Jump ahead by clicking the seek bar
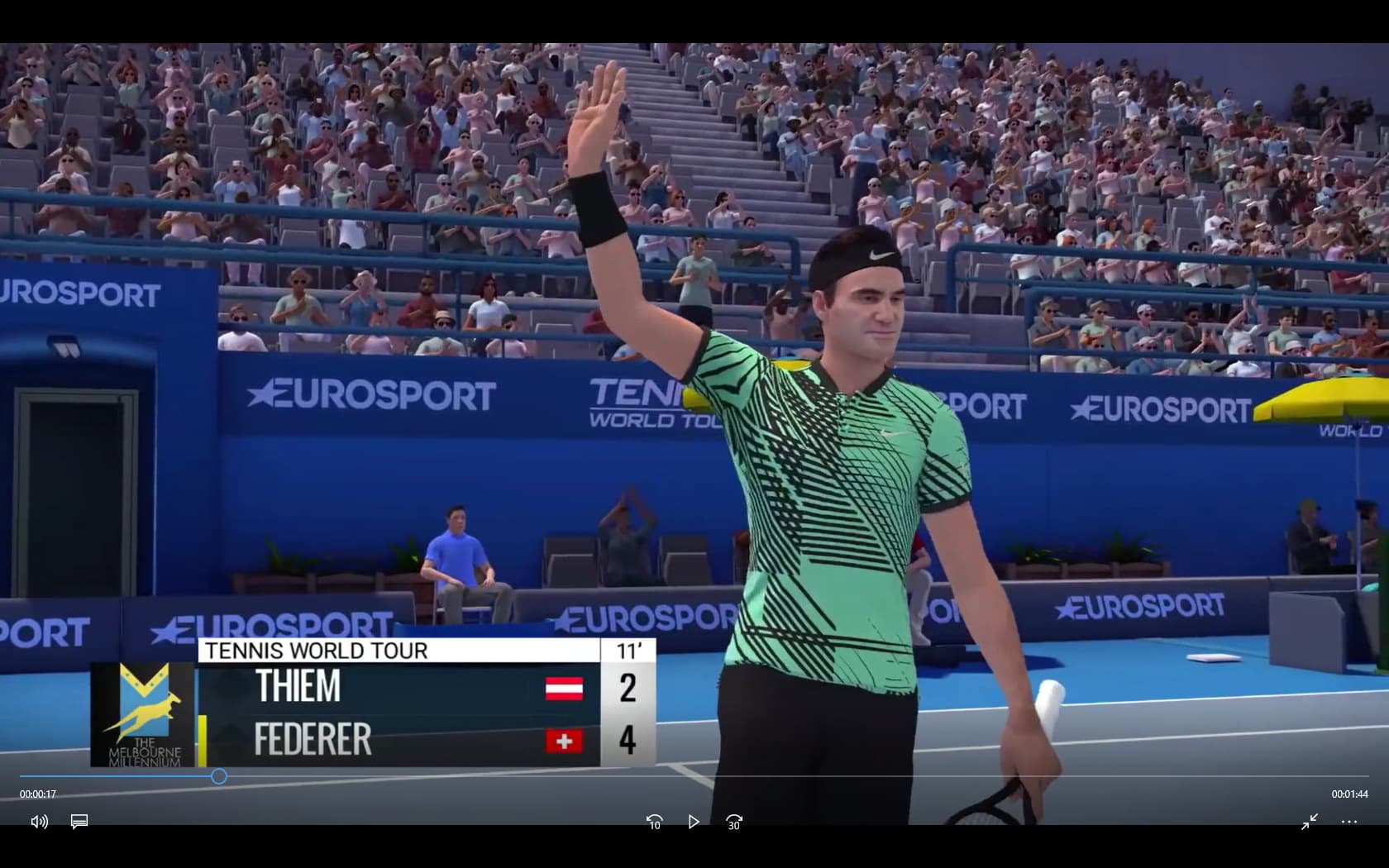Screen dimensions: 1389x868 744,776
